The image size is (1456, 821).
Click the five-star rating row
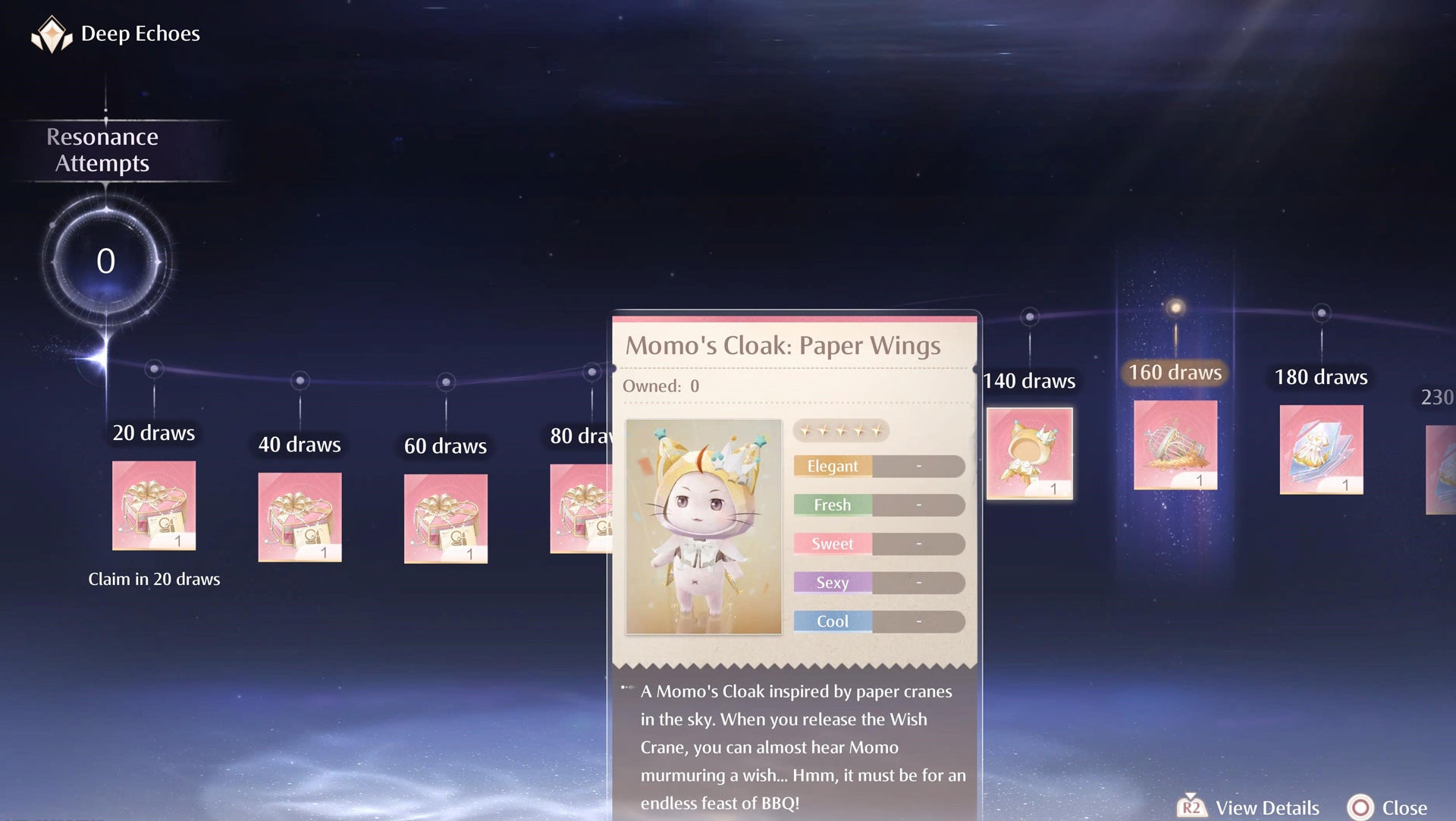[x=842, y=430]
